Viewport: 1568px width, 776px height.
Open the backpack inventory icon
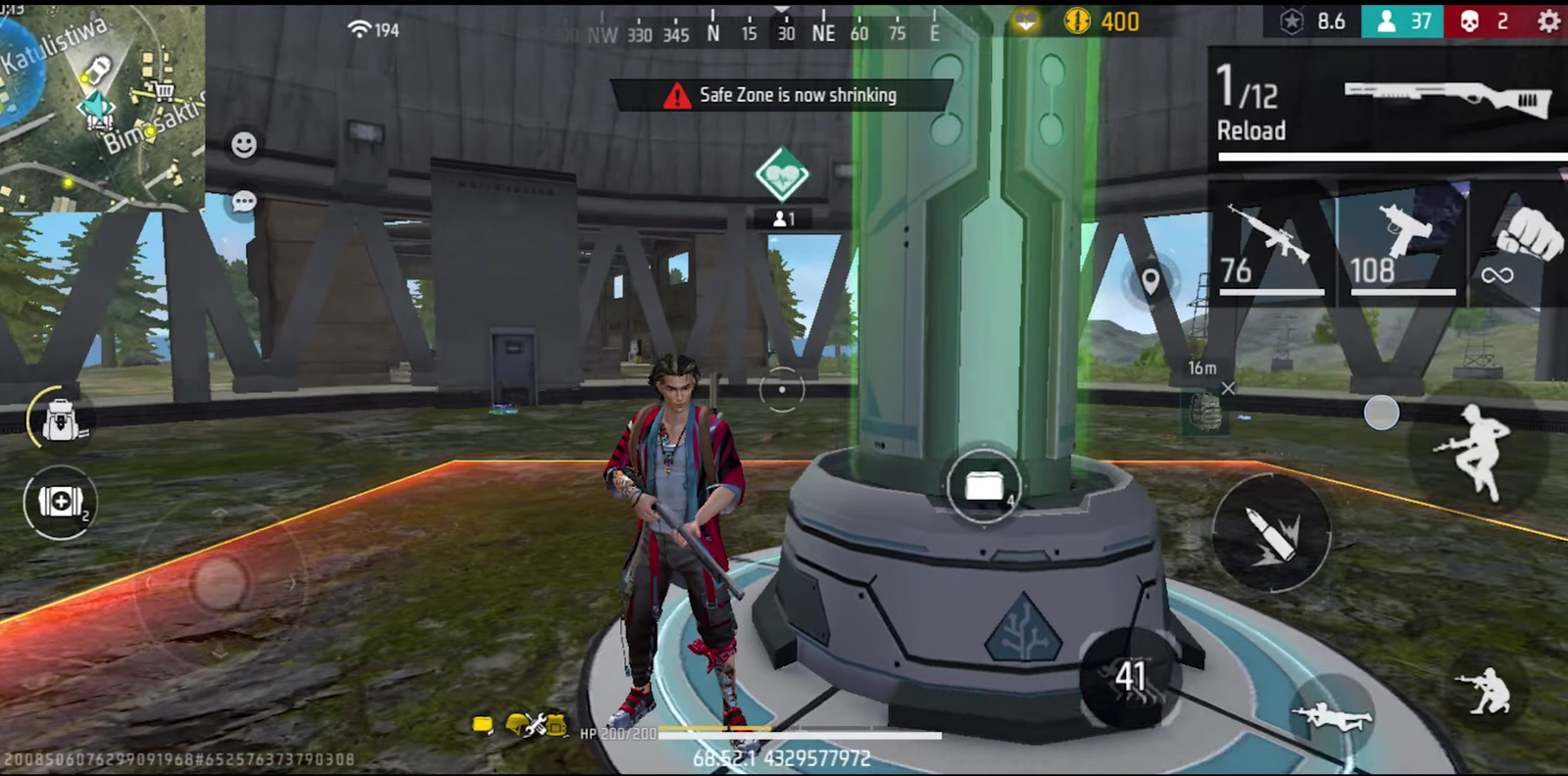click(x=59, y=419)
